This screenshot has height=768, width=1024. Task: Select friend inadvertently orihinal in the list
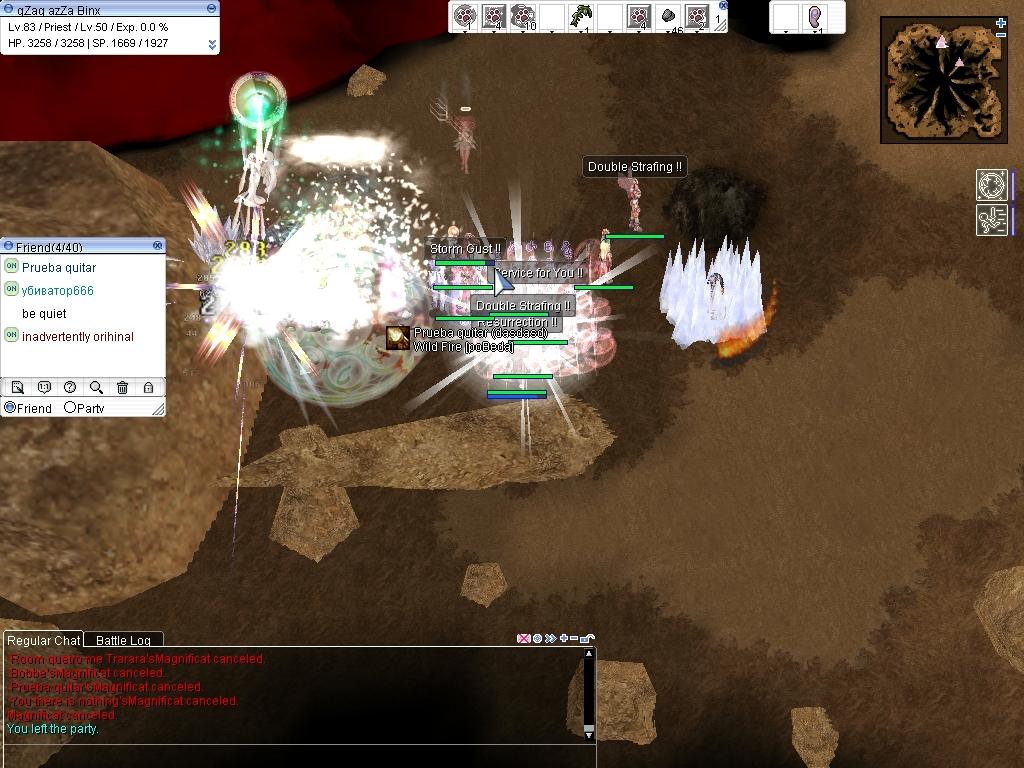coord(77,337)
